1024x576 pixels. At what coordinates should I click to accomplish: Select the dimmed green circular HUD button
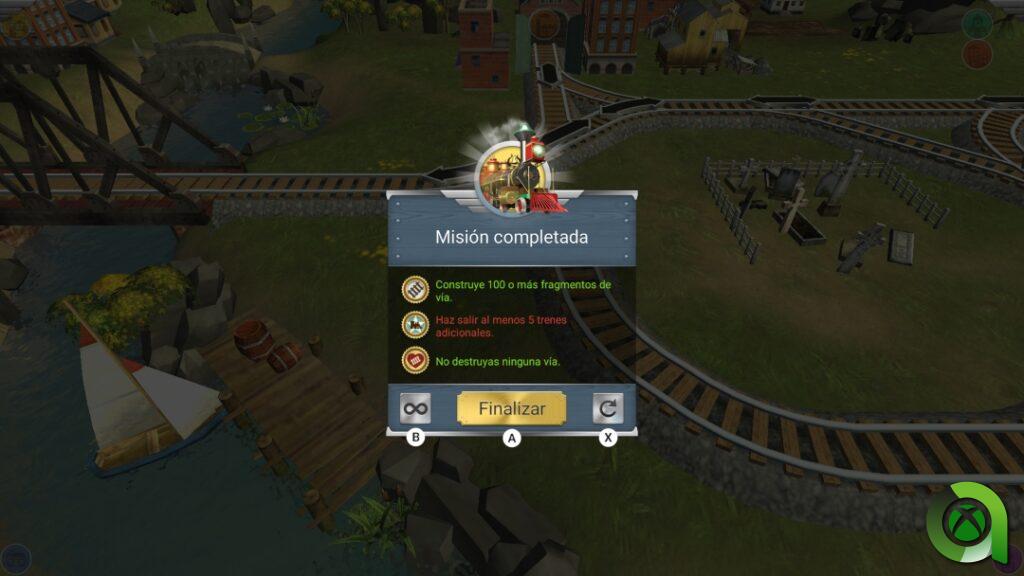[976, 23]
